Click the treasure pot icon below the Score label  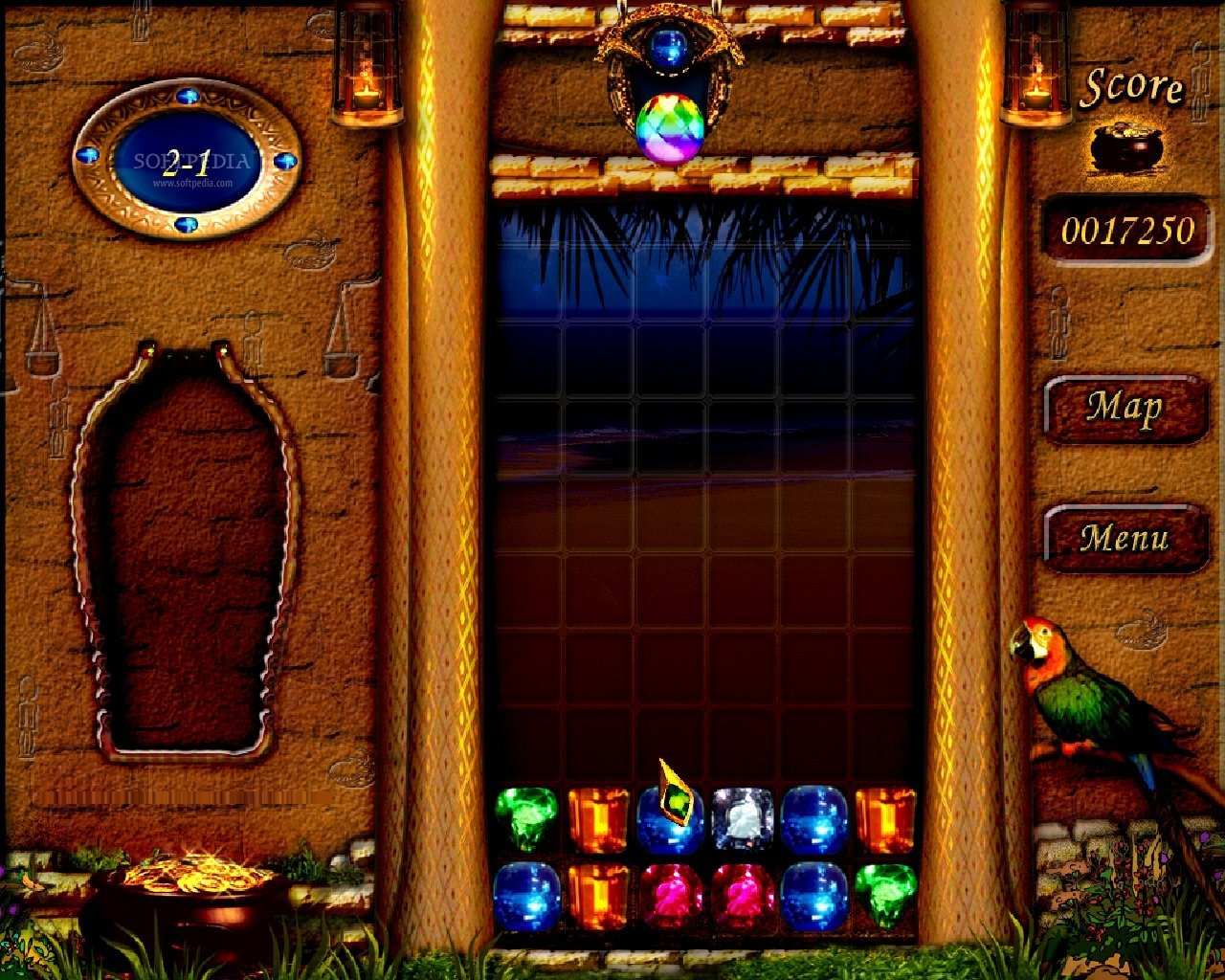coord(1125,144)
